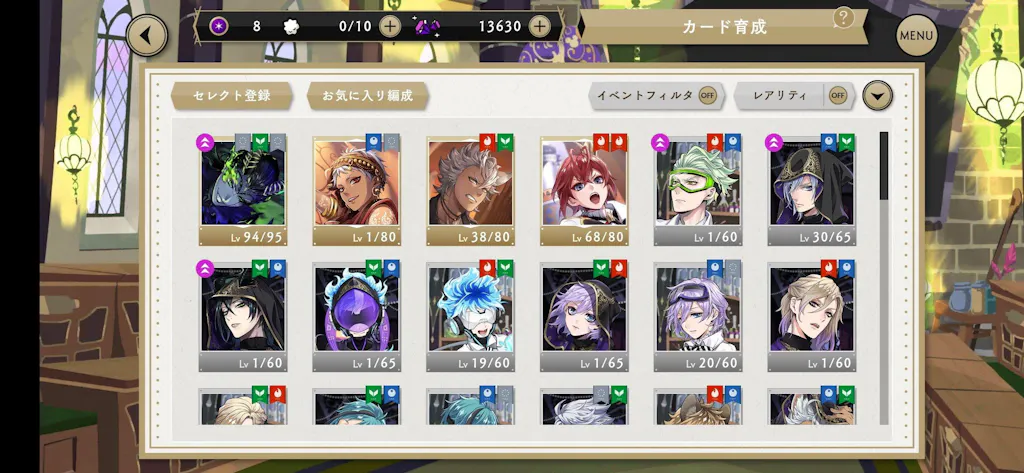This screenshot has width=1024, height=473.
Task: Open the MENU button
Action: coord(916,36)
